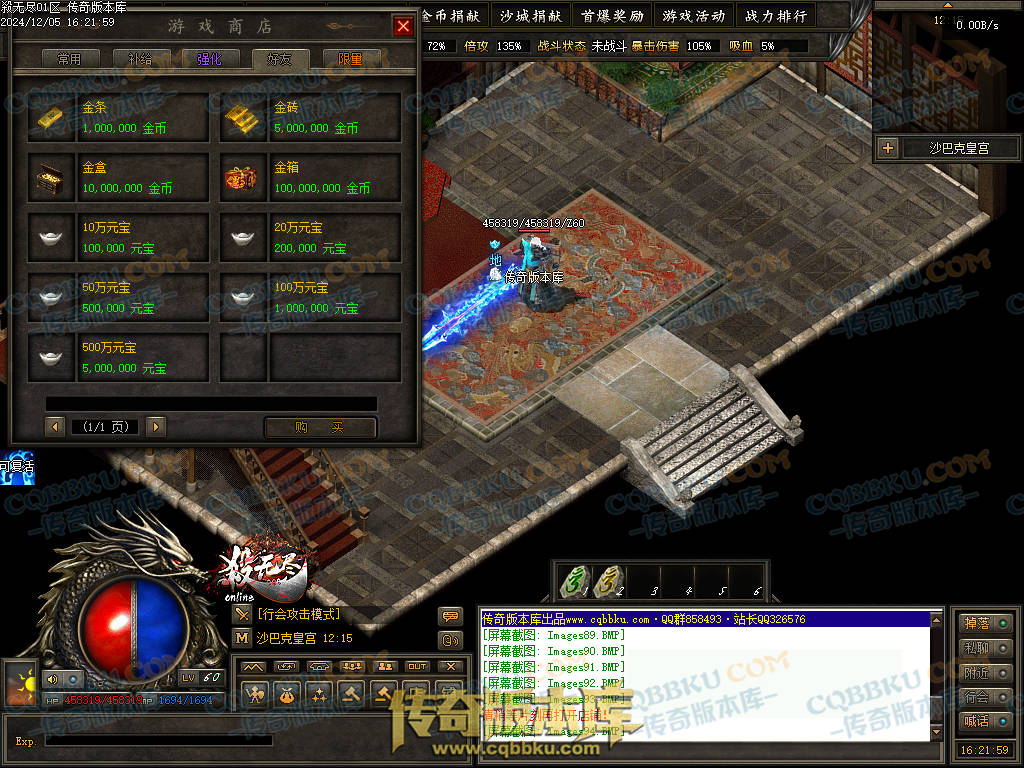Use the first green rune hotbar slot
Viewport: 1024px width, 768px height.
tap(574, 582)
